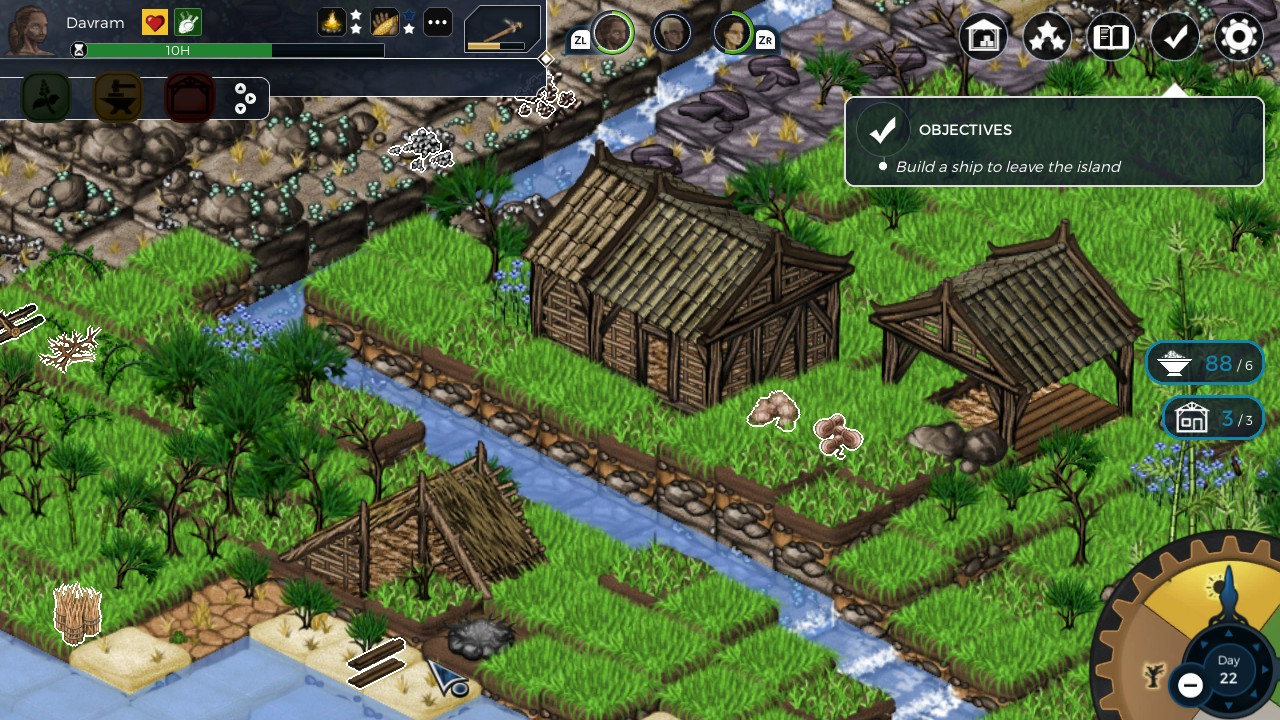Open the storehouse inventory icon

[983, 36]
